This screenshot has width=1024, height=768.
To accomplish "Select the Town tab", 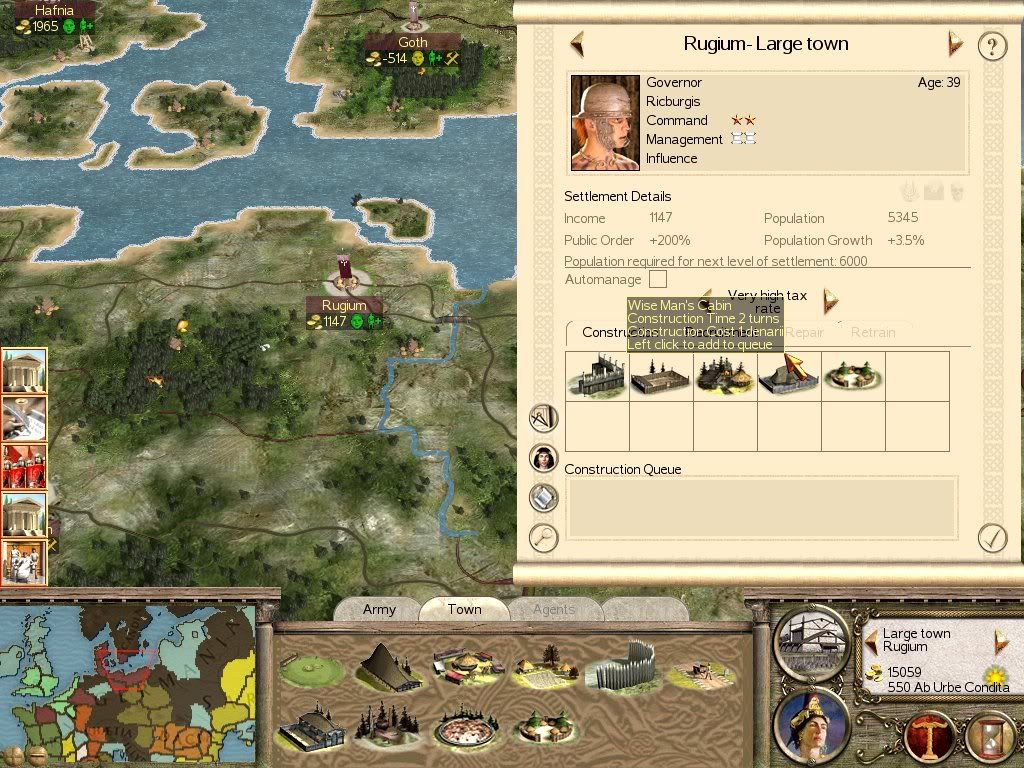I will (x=464, y=609).
